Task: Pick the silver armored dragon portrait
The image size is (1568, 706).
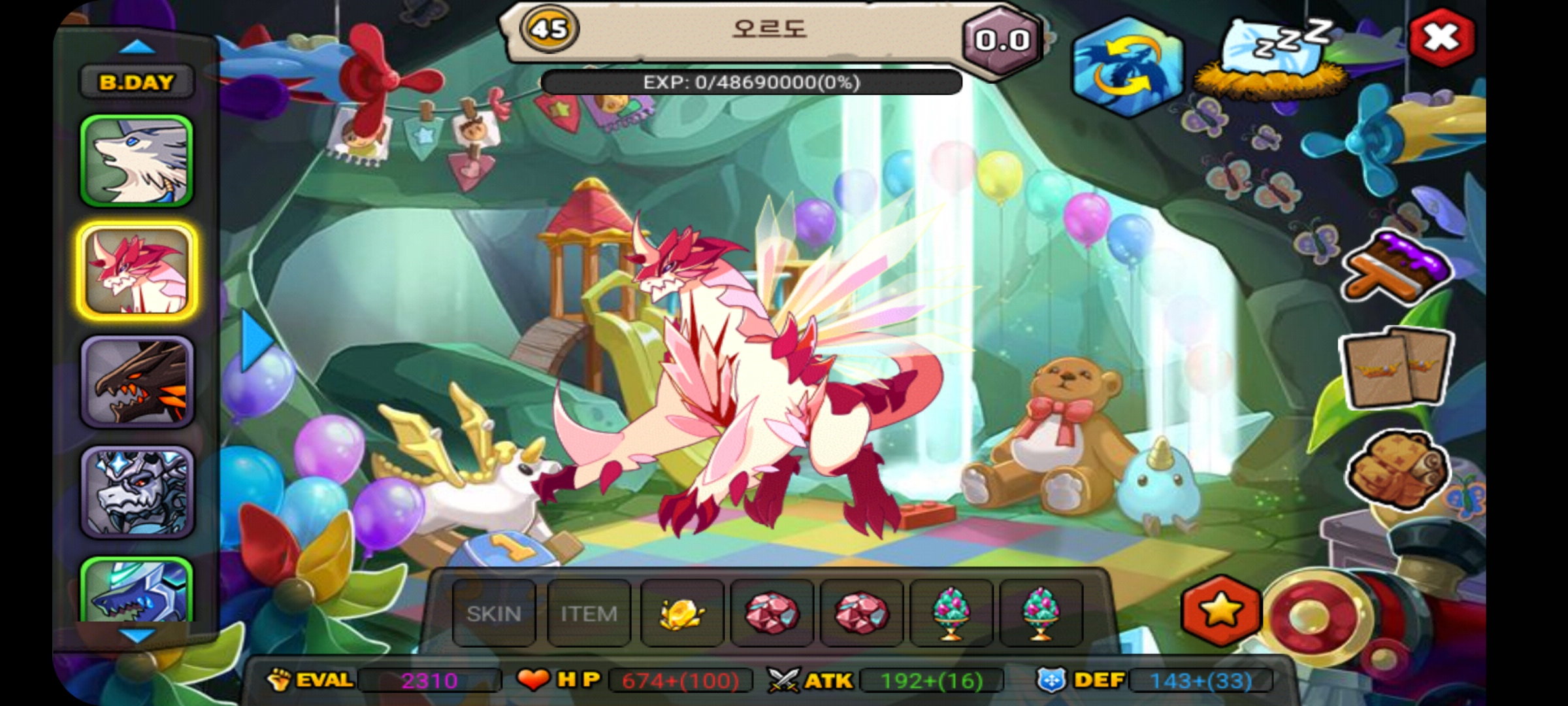Action: (137, 492)
